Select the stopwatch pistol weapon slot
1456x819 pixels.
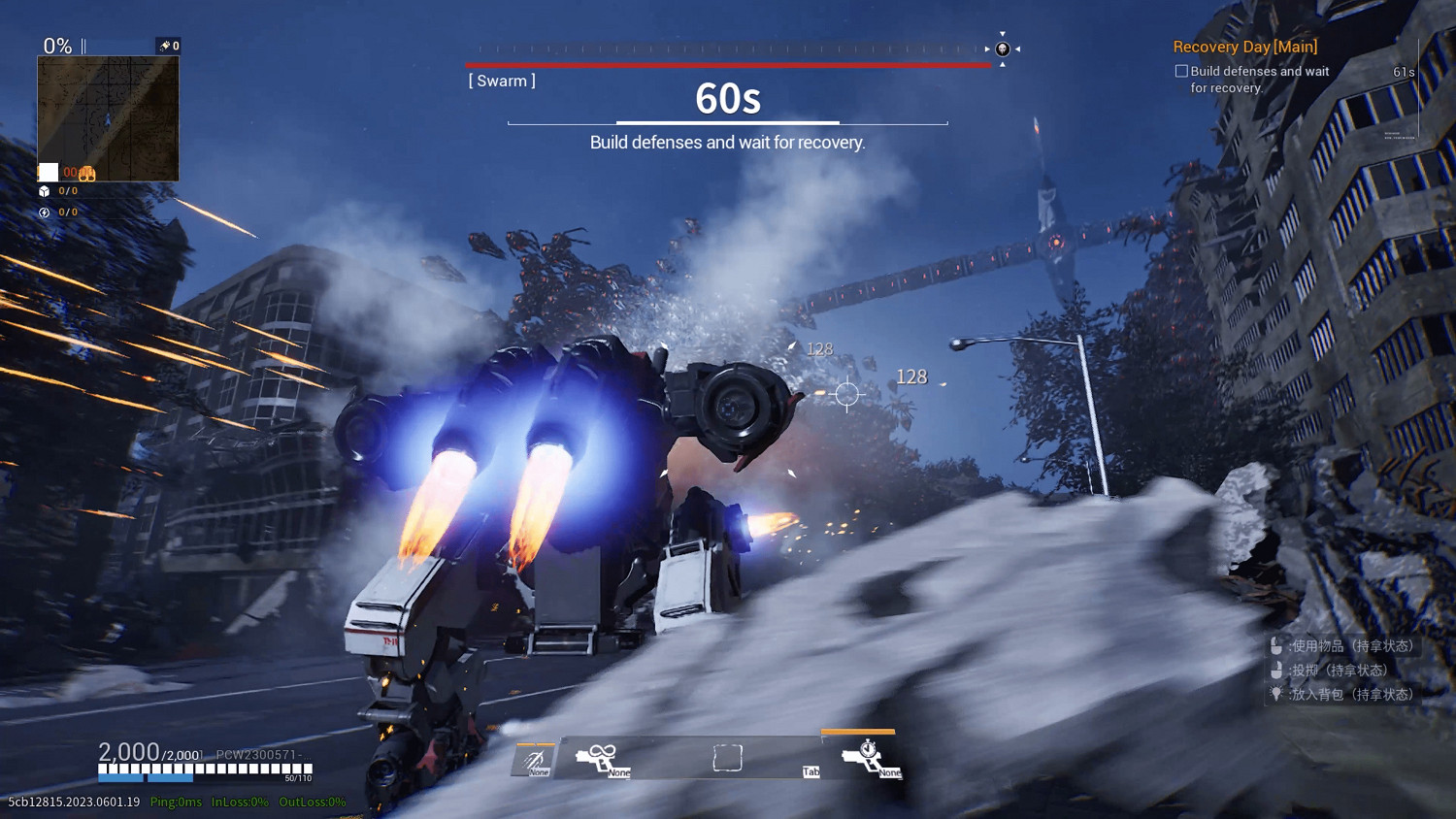pos(869,758)
